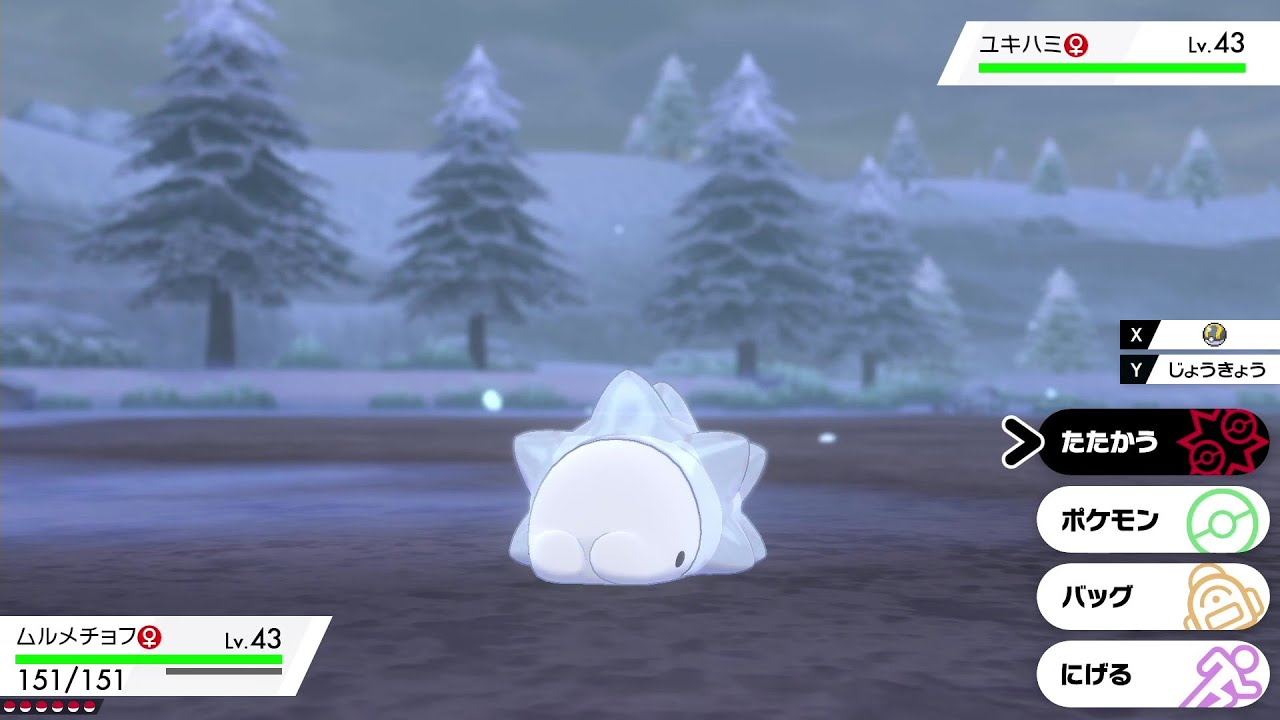Select the bag icon on the バッグ option
Image resolution: width=1280 pixels, height=720 pixels.
(1222, 596)
